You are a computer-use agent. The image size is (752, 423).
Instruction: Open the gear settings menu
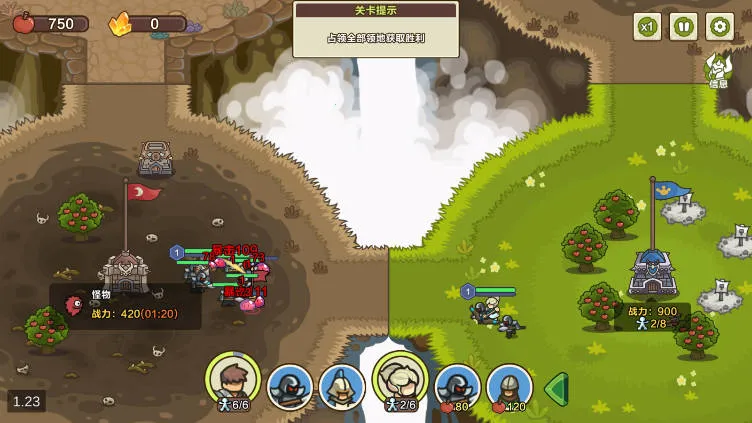tap(720, 27)
